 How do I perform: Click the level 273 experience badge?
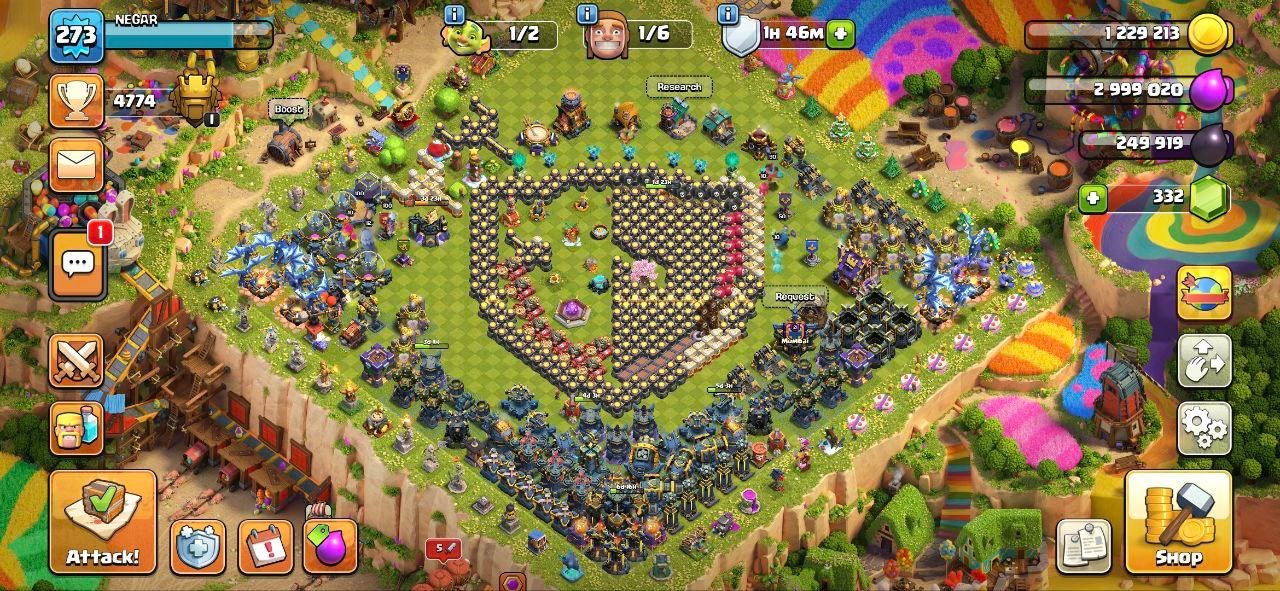(x=76, y=37)
